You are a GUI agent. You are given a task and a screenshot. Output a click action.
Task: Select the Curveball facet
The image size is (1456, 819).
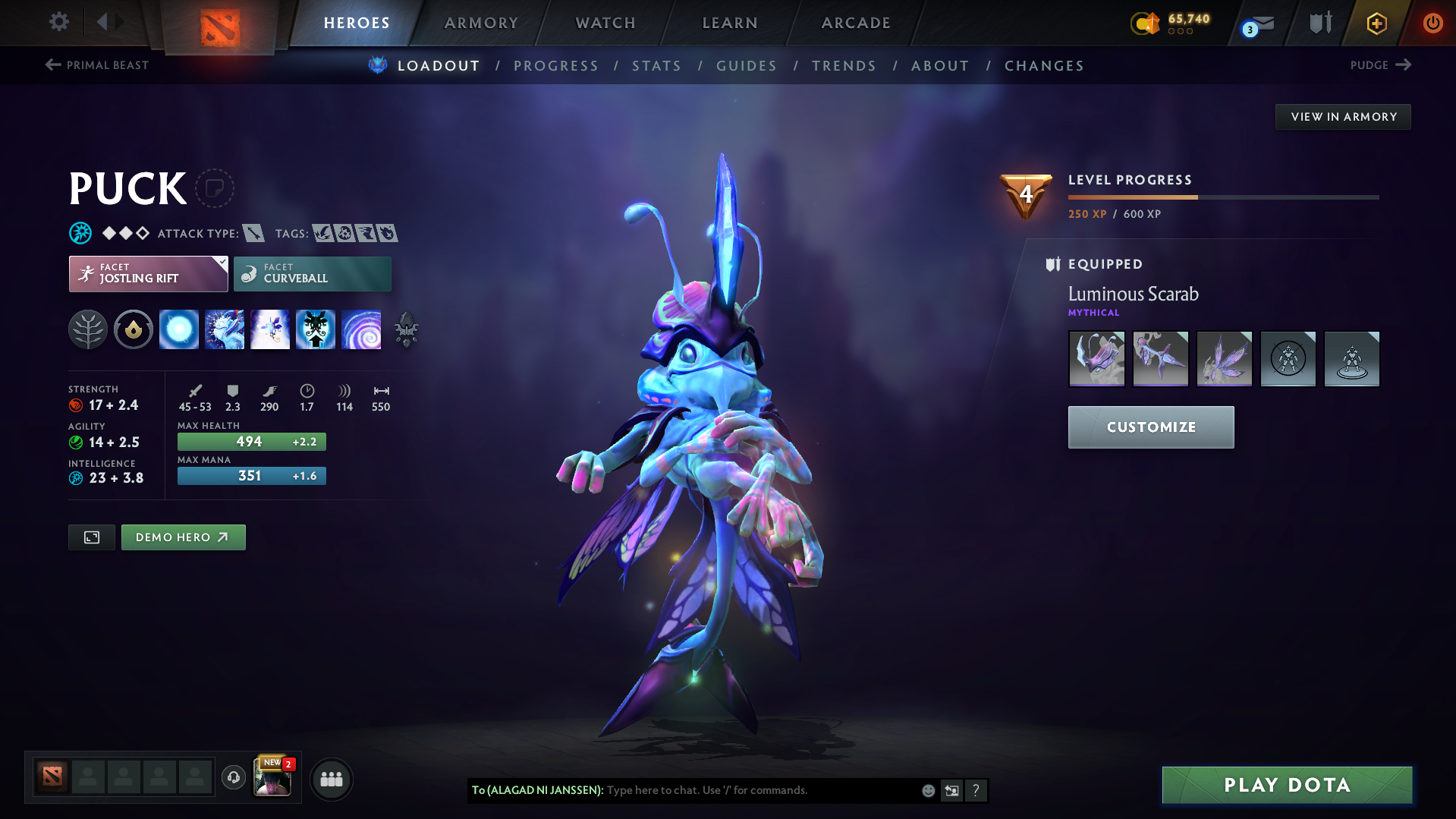coord(312,273)
